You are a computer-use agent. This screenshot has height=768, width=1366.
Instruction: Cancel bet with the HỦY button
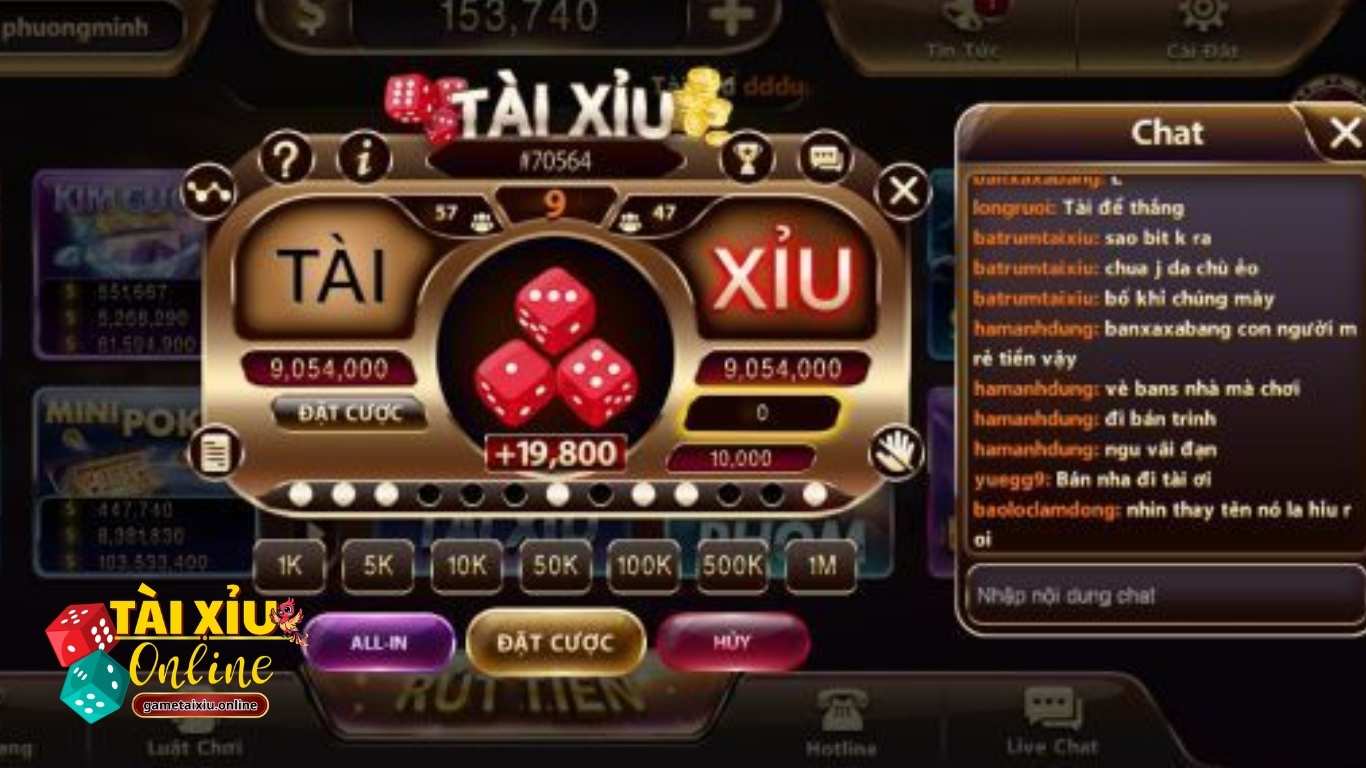click(x=735, y=643)
